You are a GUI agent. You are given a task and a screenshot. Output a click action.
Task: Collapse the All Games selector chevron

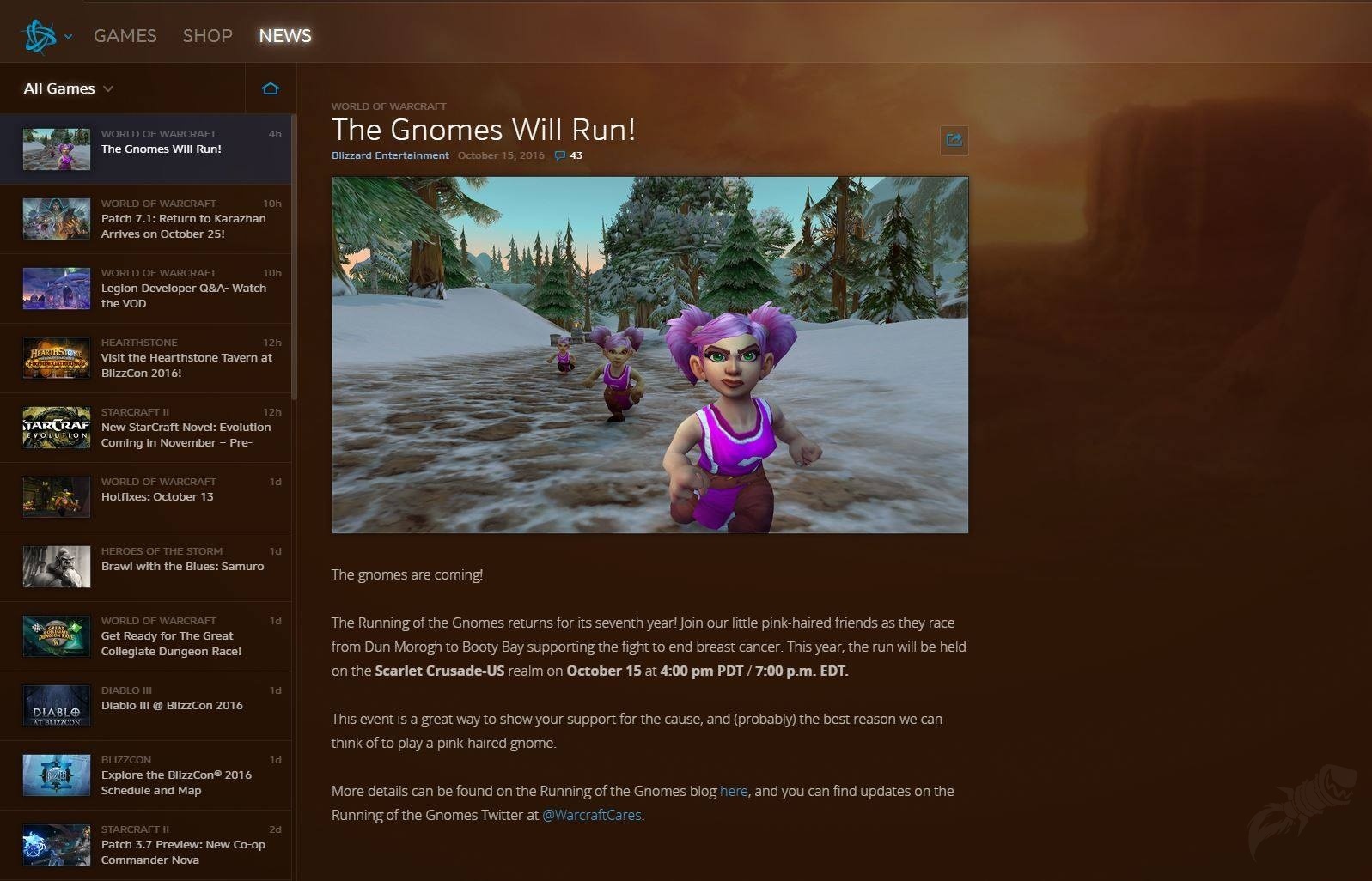pos(108,88)
